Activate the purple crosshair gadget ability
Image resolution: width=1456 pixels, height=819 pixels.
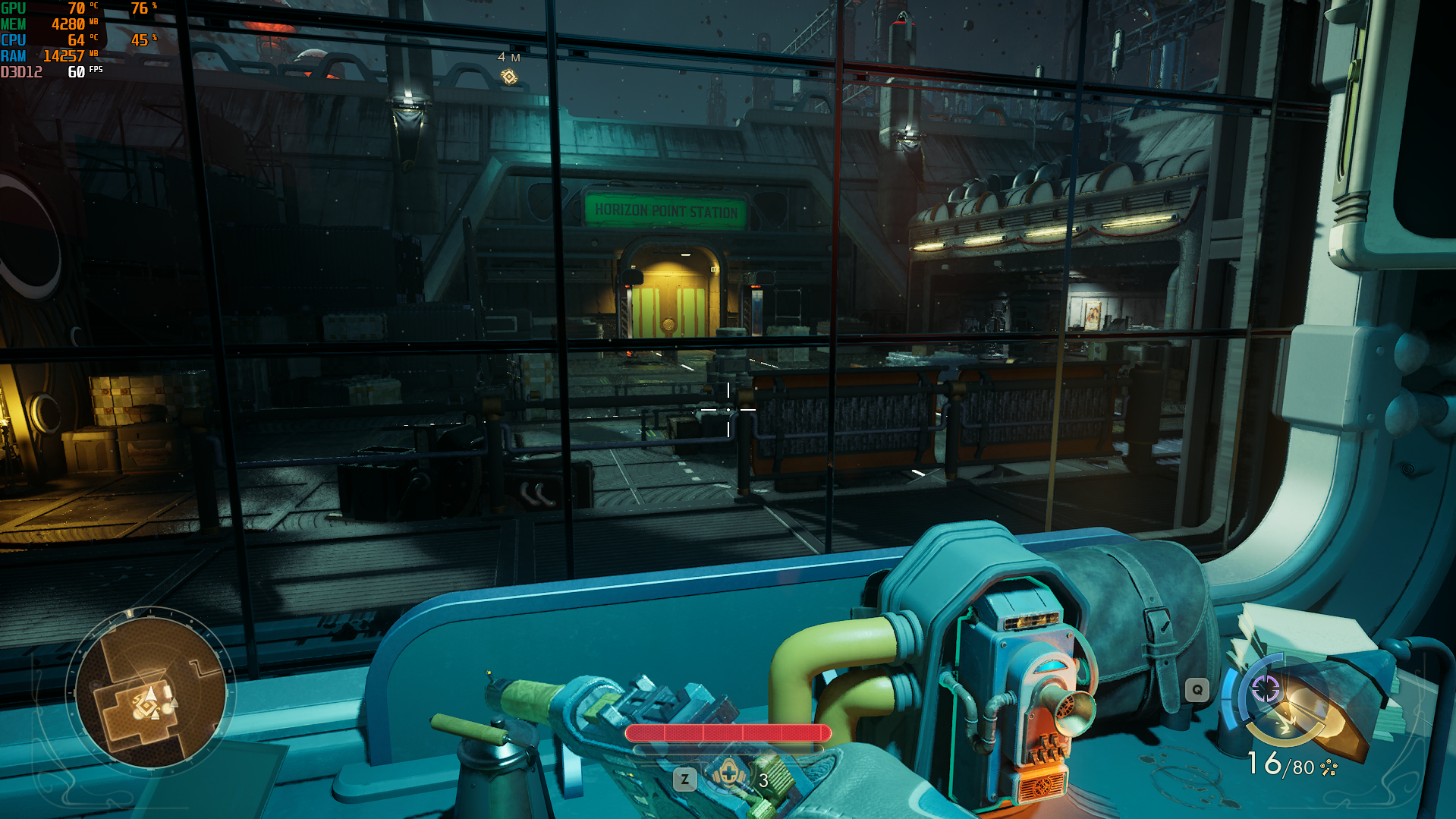1266,689
